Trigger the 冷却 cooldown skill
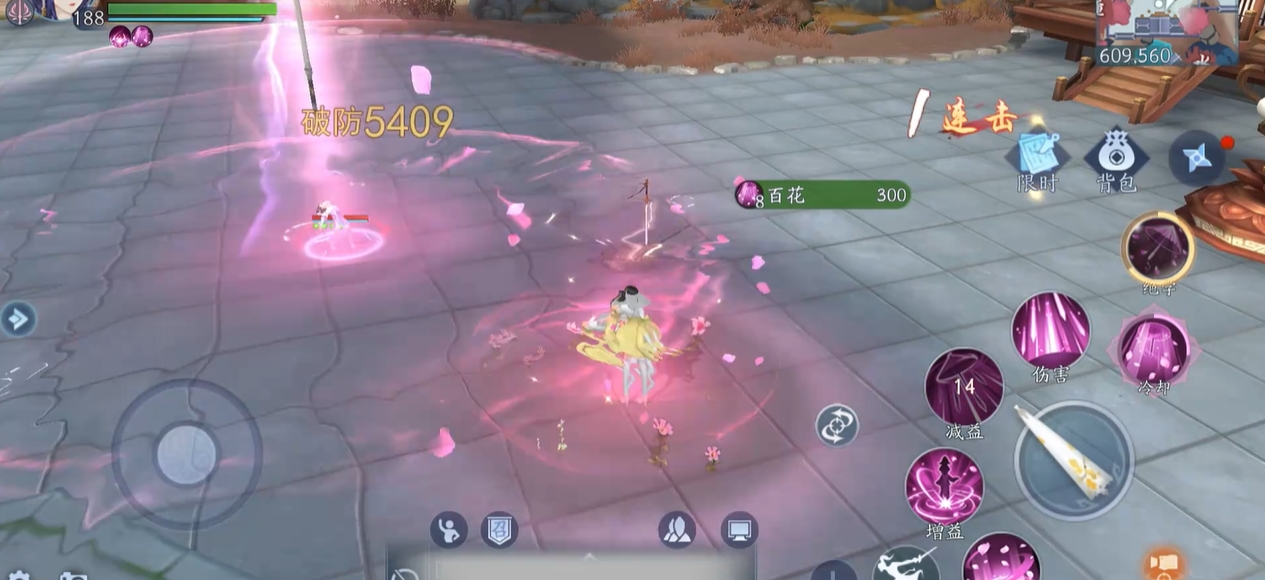This screenshot has width=1265, height=580. [x=1154, y=350]
